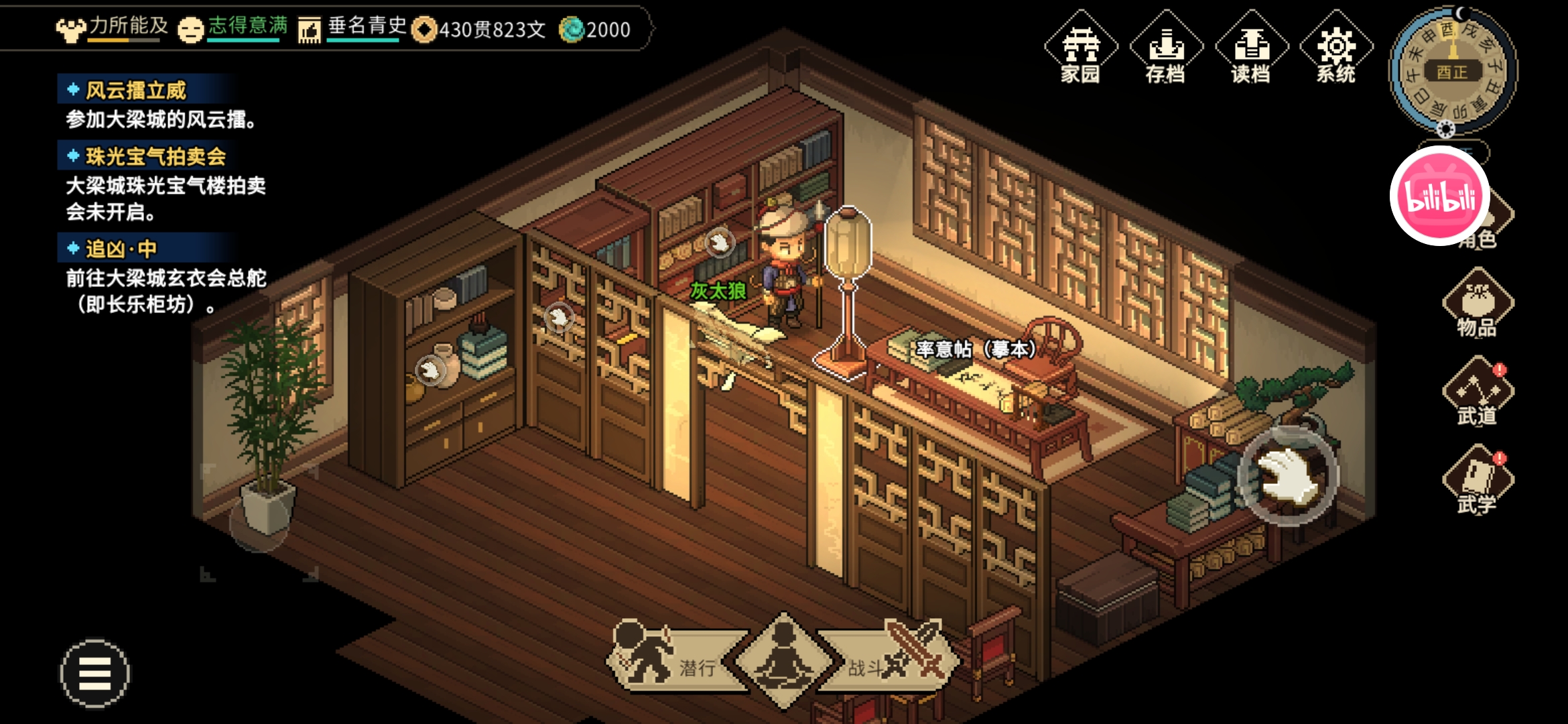
Task: Open the time dial clock
Action: 1453,70
